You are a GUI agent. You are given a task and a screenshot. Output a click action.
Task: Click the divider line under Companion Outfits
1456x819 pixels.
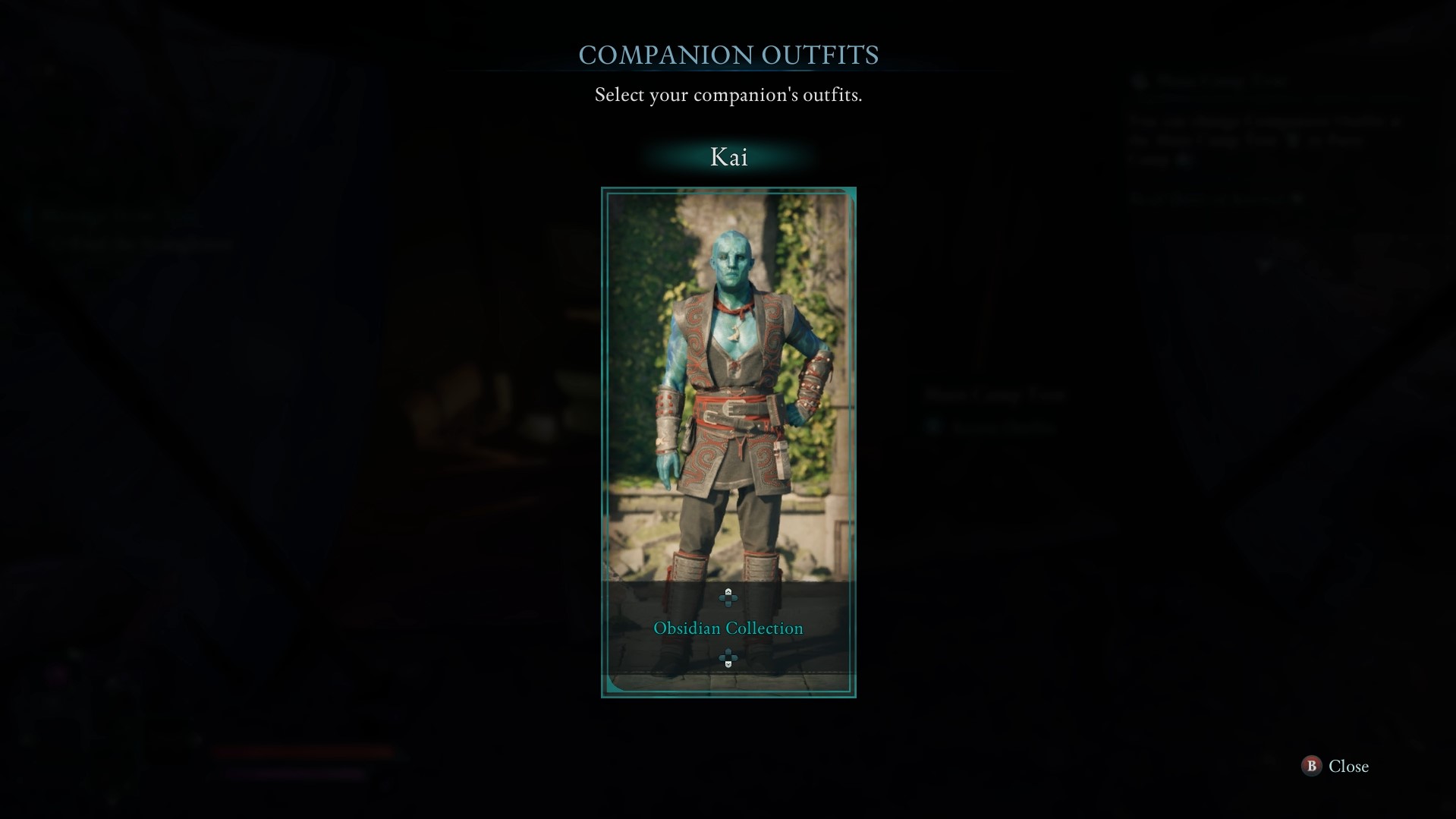tap(728, 74)
